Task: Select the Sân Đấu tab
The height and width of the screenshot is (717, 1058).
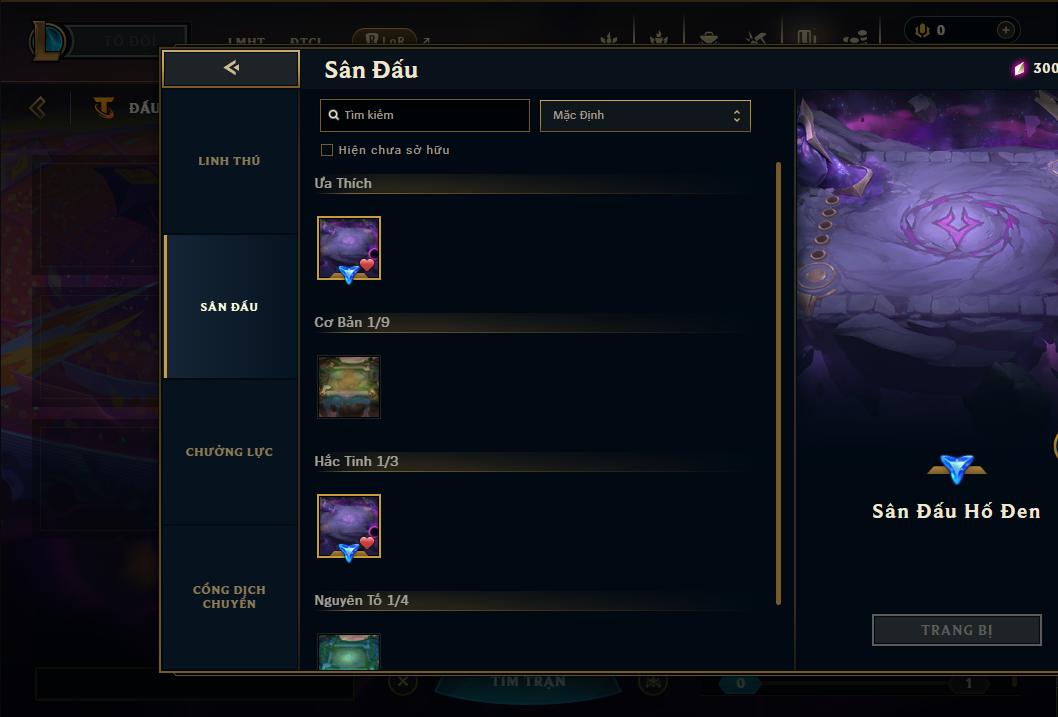Action: (x=229, y=307)
